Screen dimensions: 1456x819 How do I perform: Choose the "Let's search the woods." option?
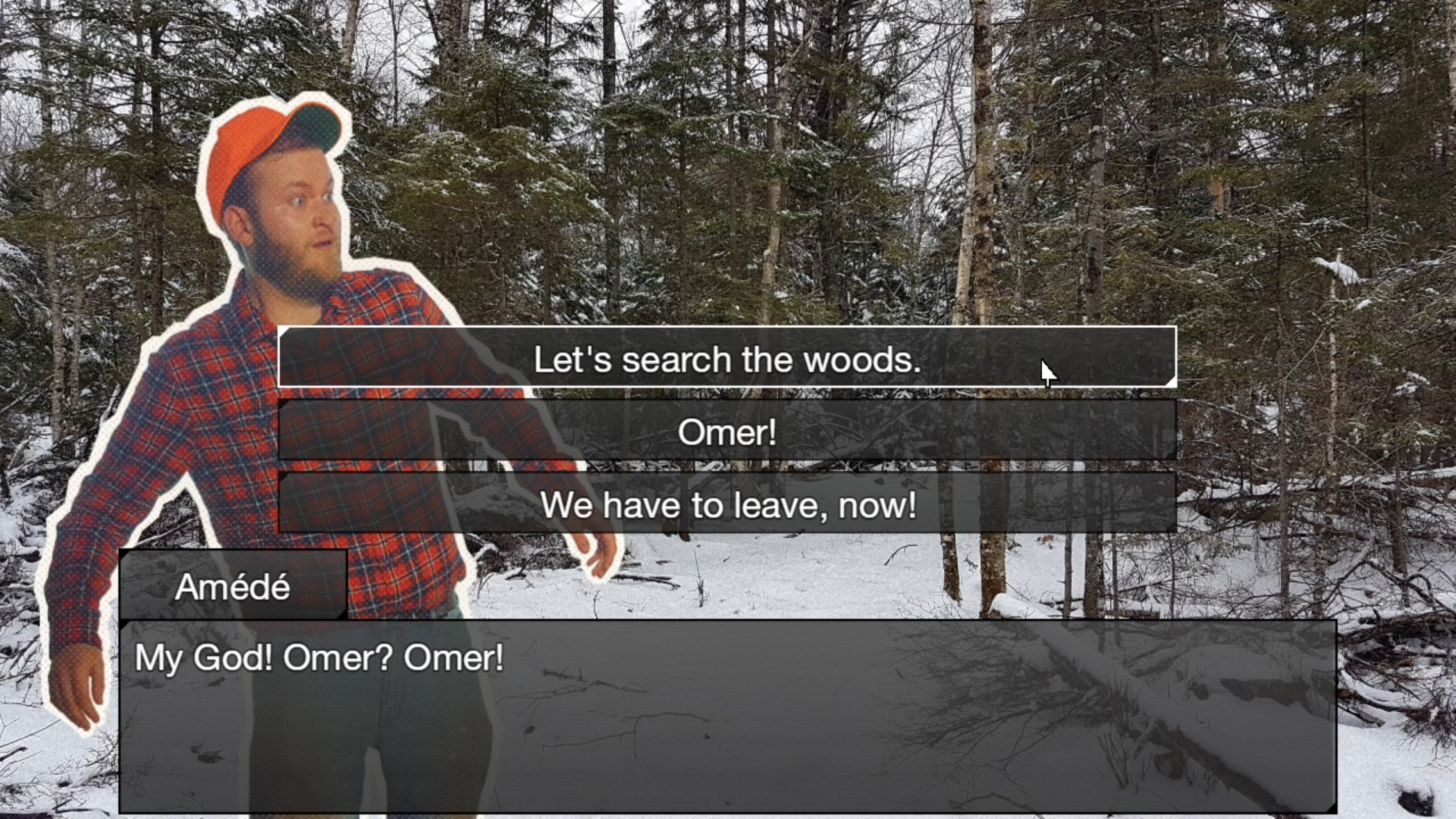(x=726, y=359)
